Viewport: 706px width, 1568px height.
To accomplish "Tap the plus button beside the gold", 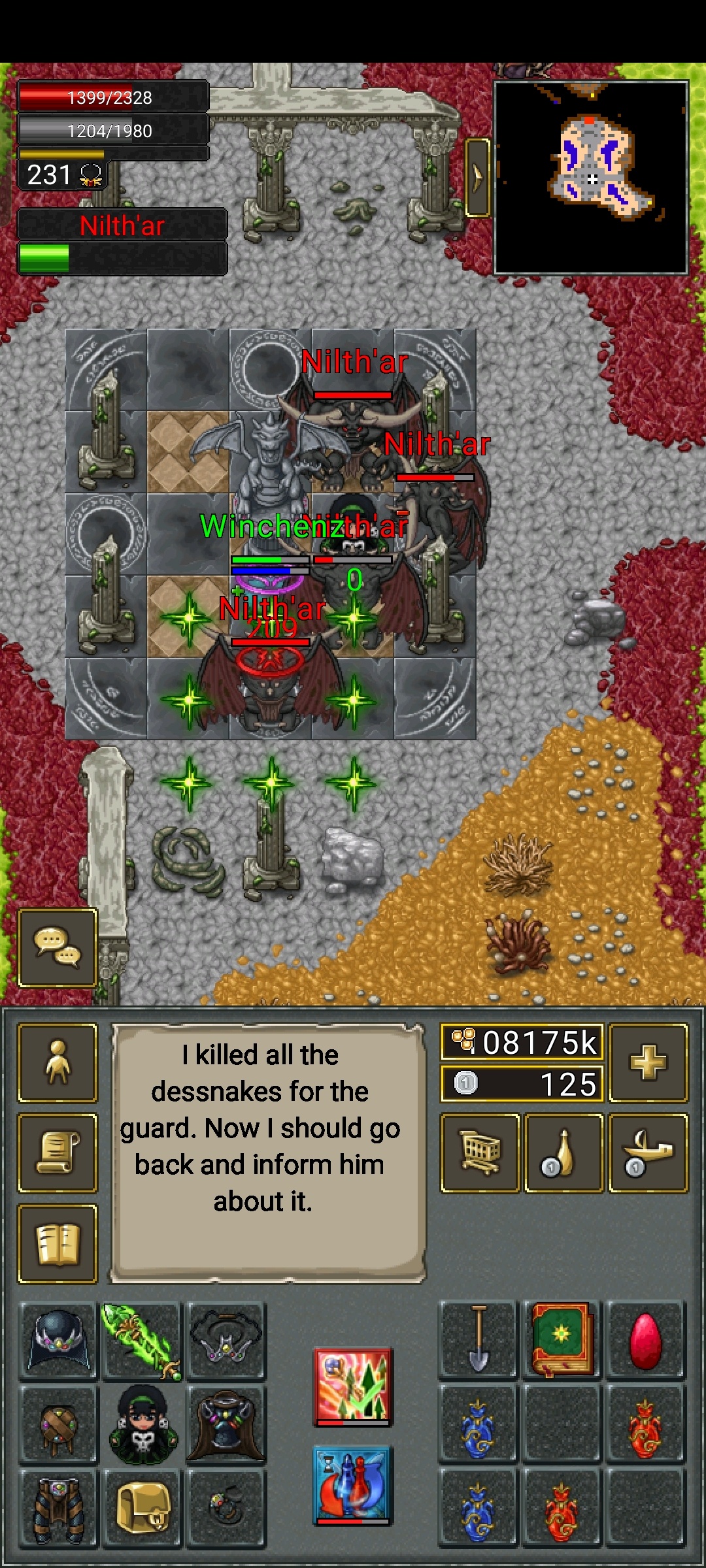I will pos(648,1062).
